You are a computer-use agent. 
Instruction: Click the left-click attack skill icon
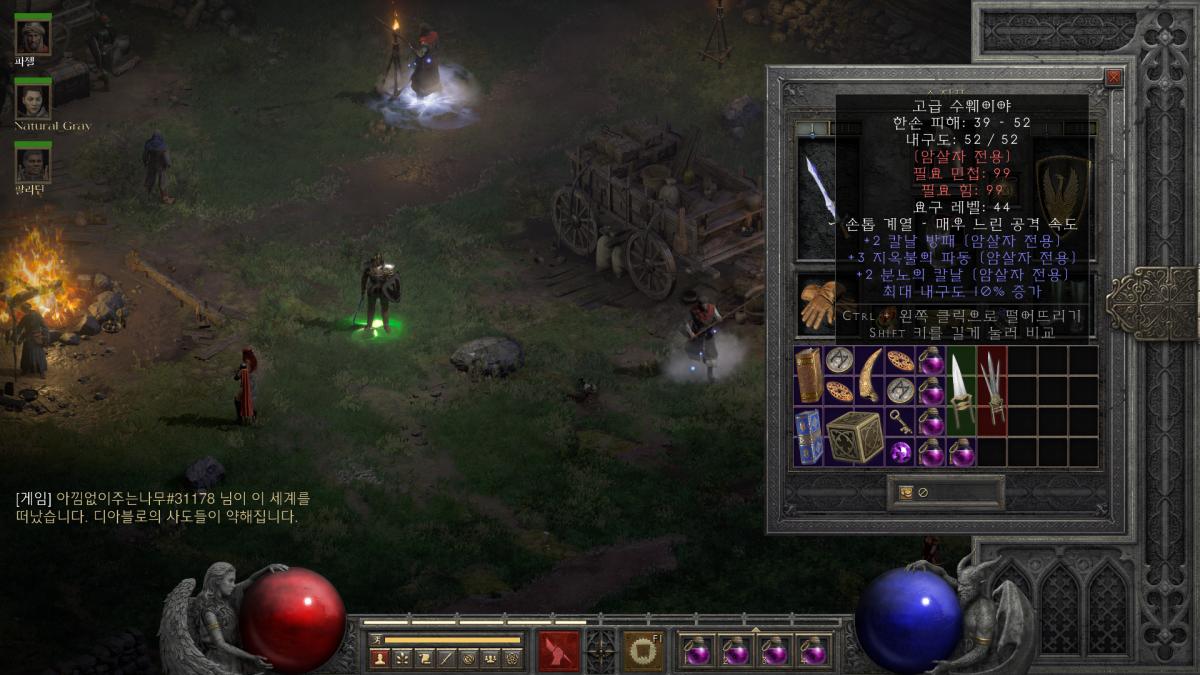(559, 651)
